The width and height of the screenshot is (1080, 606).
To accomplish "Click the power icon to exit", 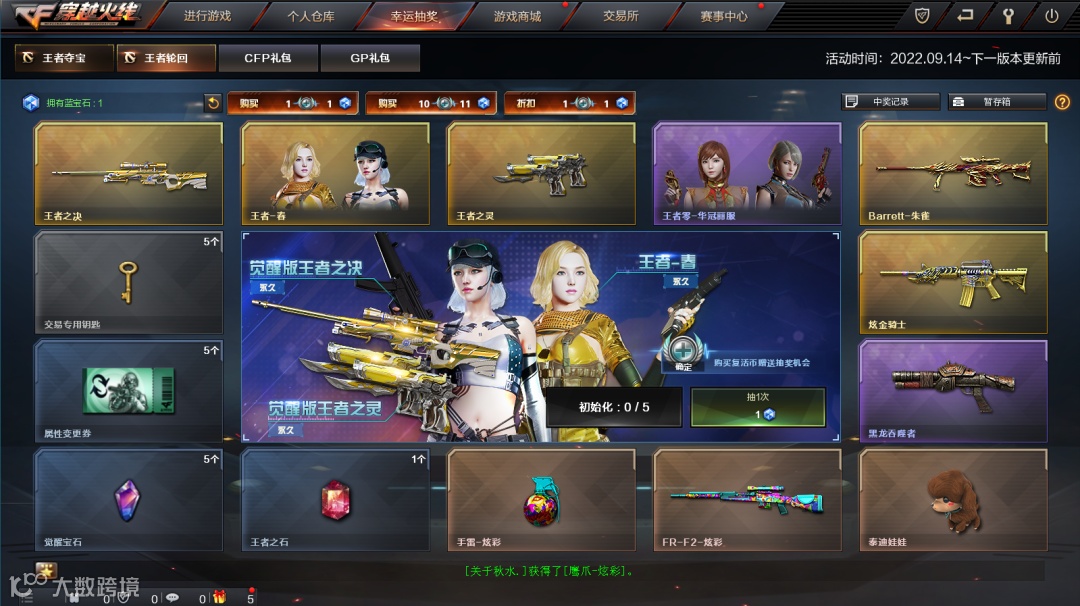I will [1051, 15].
